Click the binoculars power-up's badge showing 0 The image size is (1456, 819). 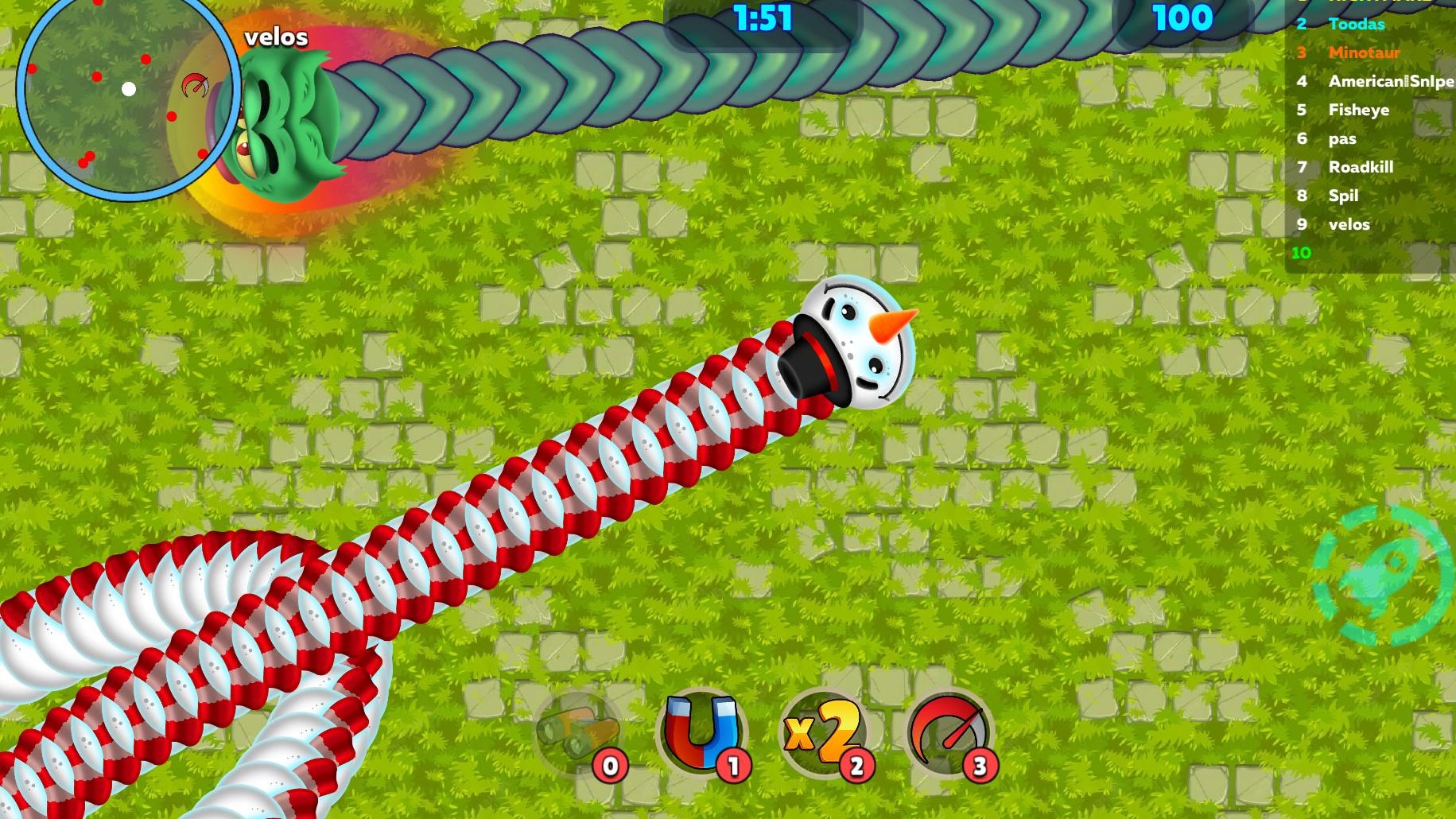(609, 767)
